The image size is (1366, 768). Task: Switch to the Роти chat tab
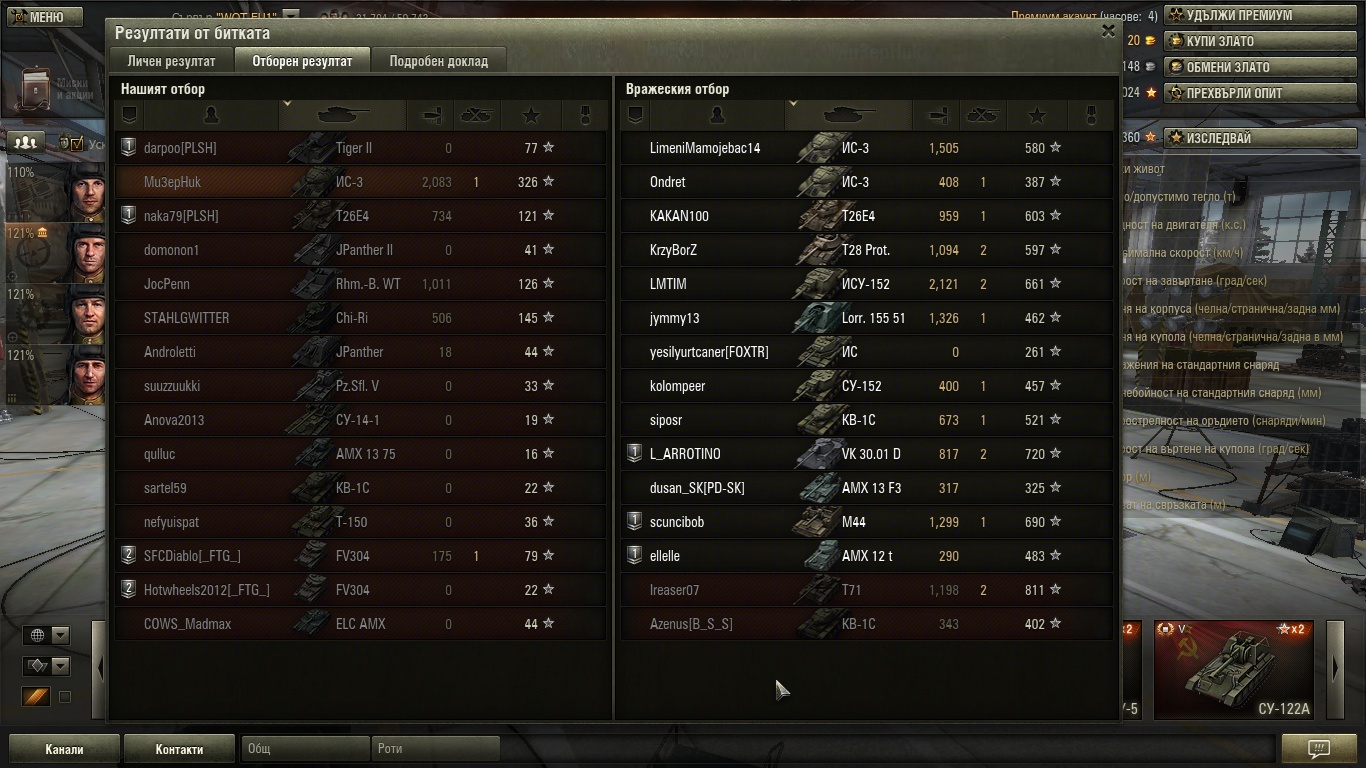tap(435, 748)
